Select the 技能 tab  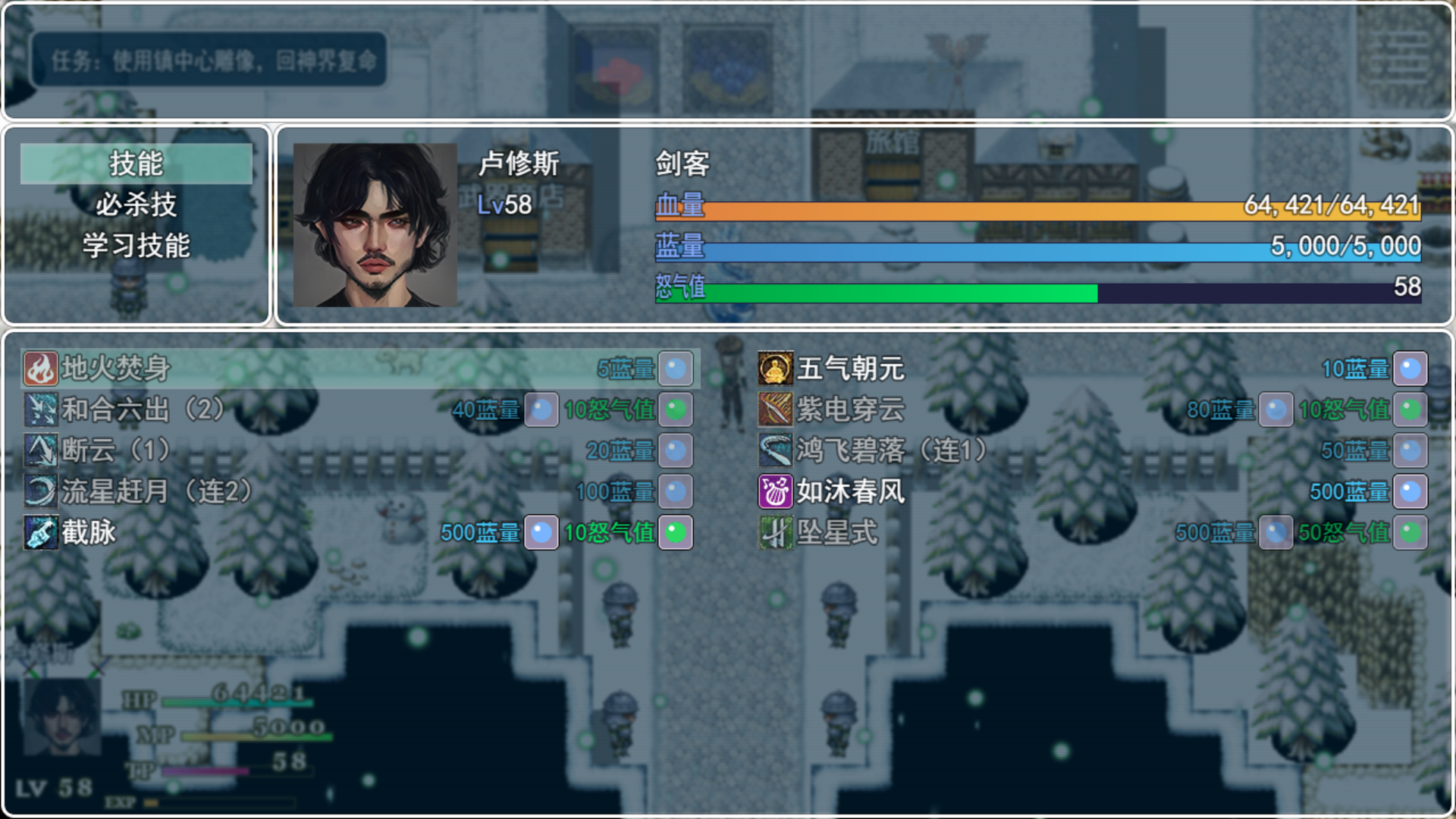[x=135, y=162]
